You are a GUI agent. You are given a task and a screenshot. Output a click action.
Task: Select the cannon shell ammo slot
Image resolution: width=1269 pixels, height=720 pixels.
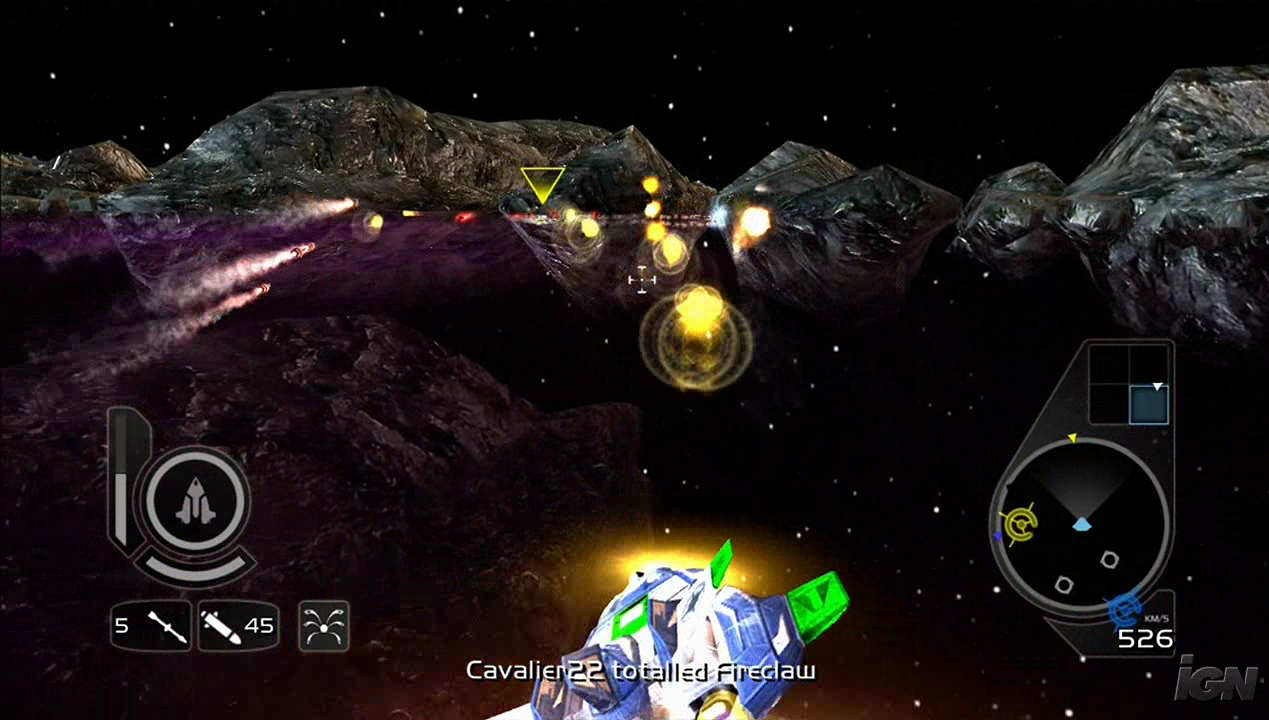237,626
